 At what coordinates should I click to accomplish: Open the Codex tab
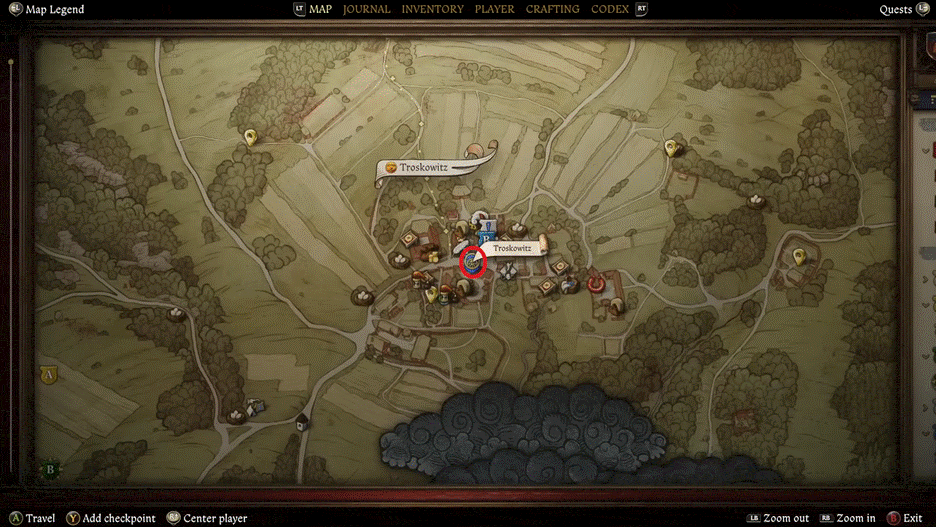610,9
